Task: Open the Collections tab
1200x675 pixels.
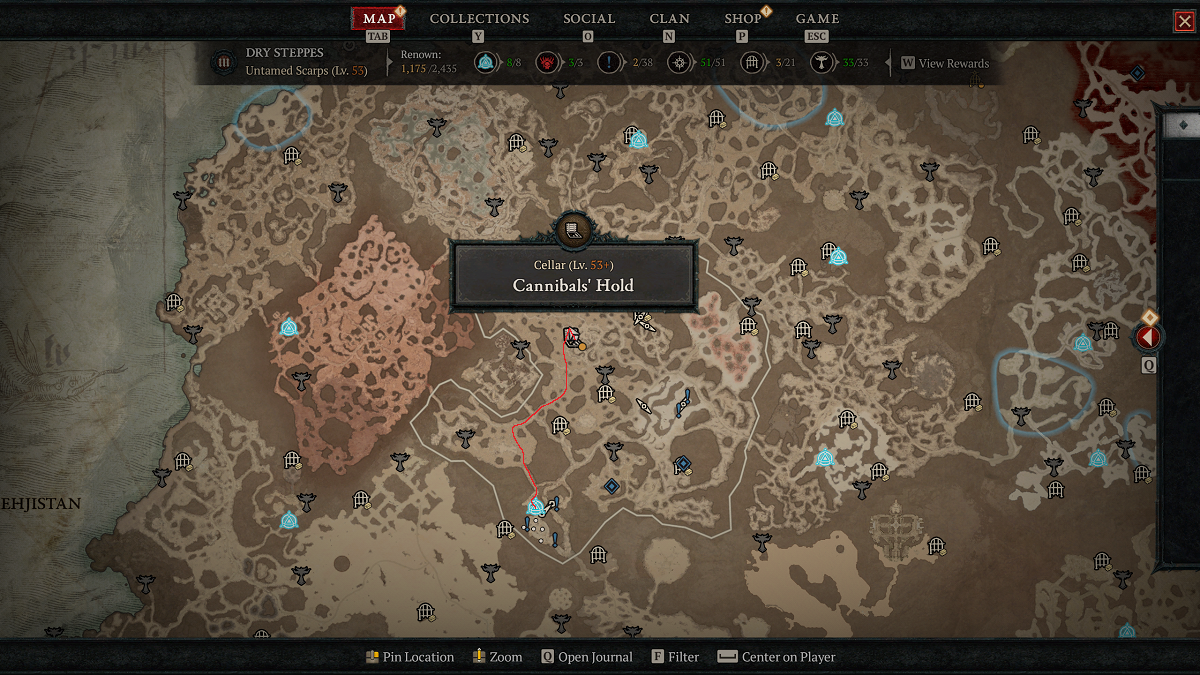Action: coord(479,19)
